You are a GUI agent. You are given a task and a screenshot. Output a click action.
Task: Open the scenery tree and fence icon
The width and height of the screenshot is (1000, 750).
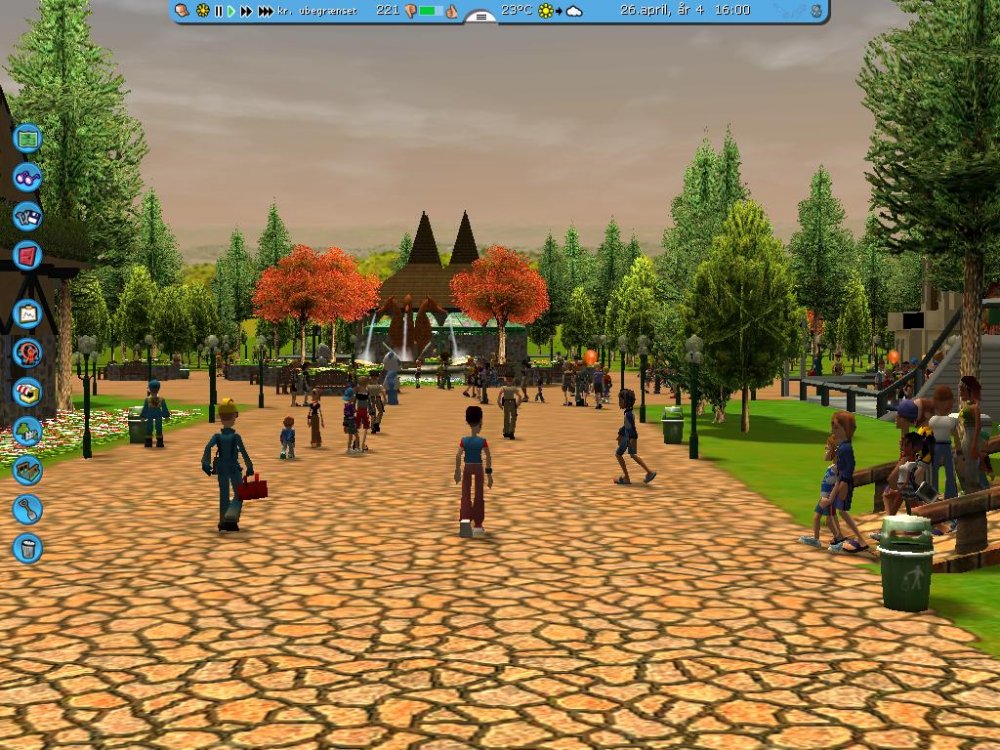[28, 431]
